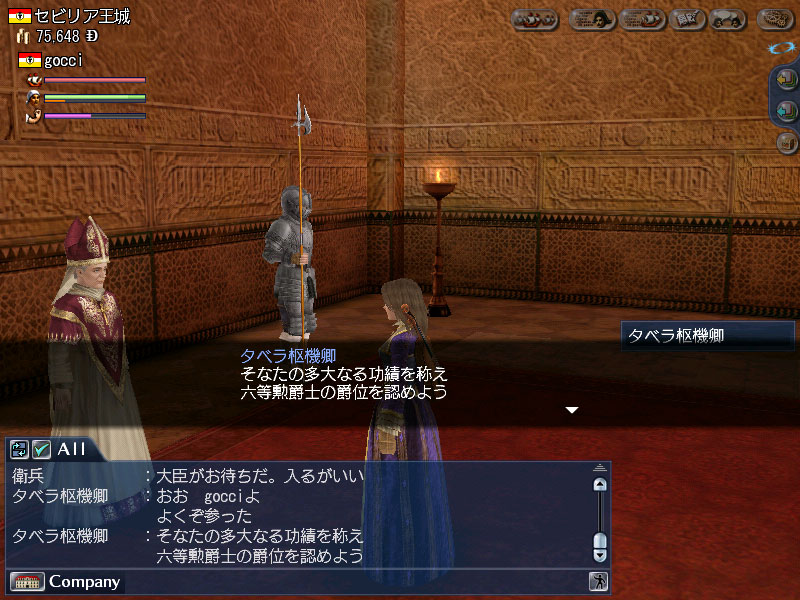Toggle the green checkmark chat filter
The height and width of the screenshot is (600, 800).
42,449
